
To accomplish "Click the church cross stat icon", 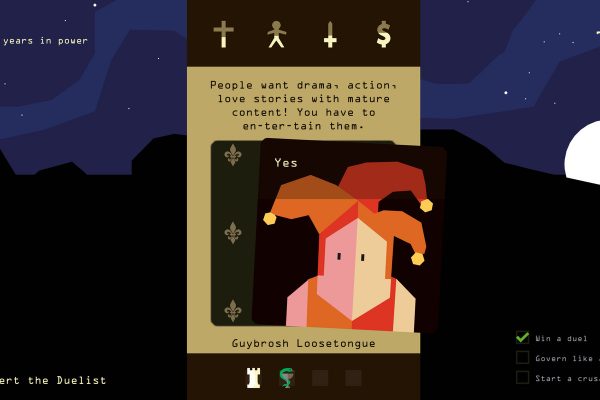I will (223, 34).
